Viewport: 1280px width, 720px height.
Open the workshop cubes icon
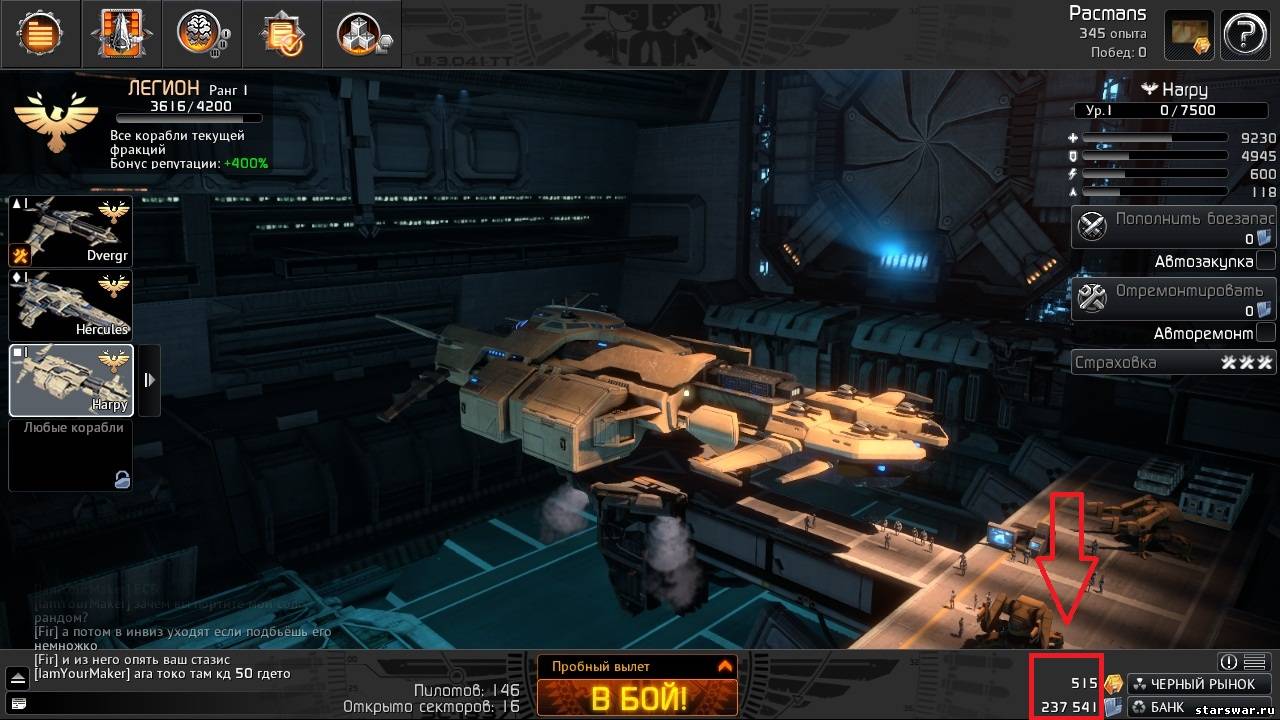coord(360,33)
